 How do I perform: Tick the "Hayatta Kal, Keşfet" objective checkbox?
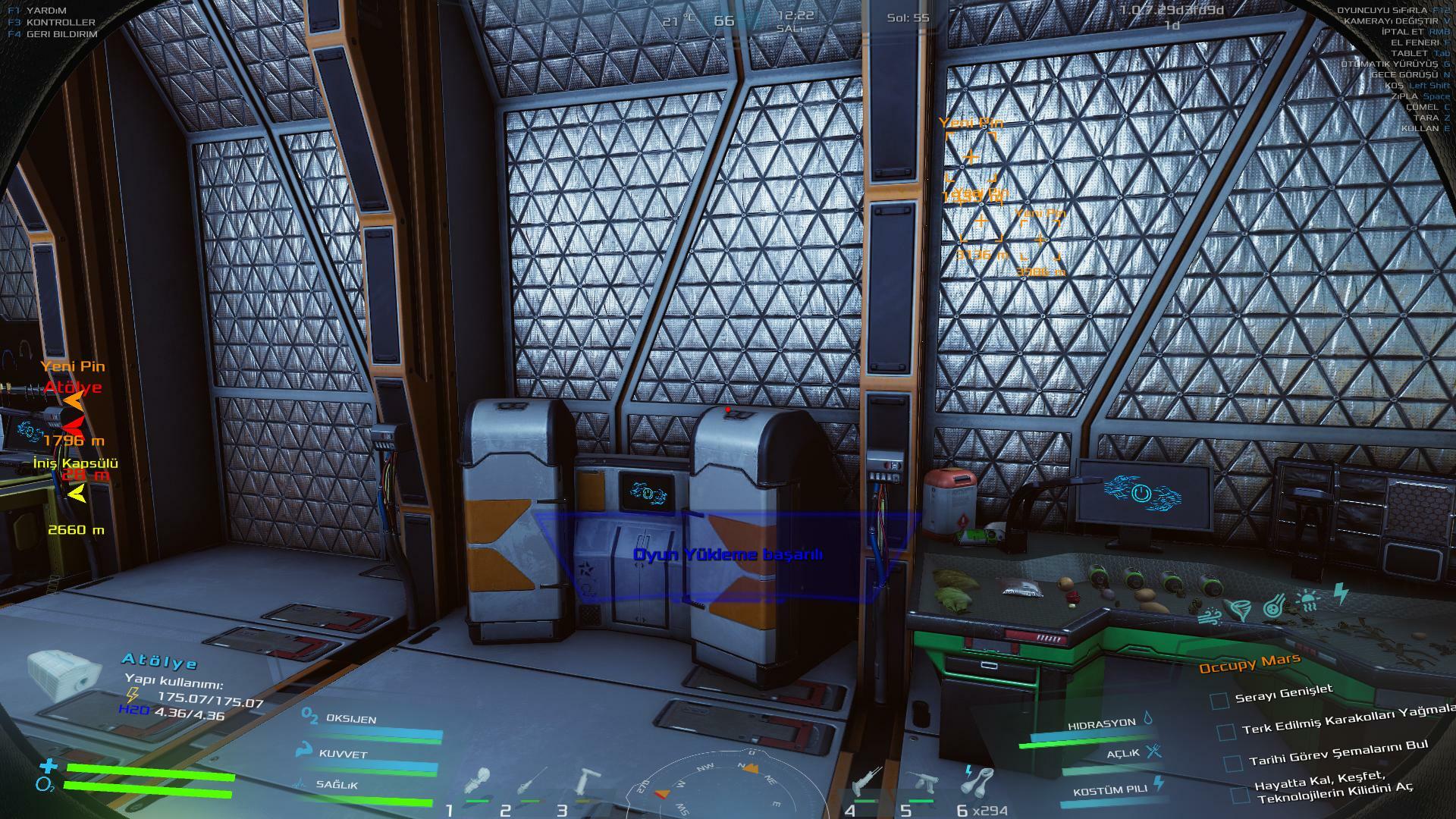click(x=1239, y=794)
